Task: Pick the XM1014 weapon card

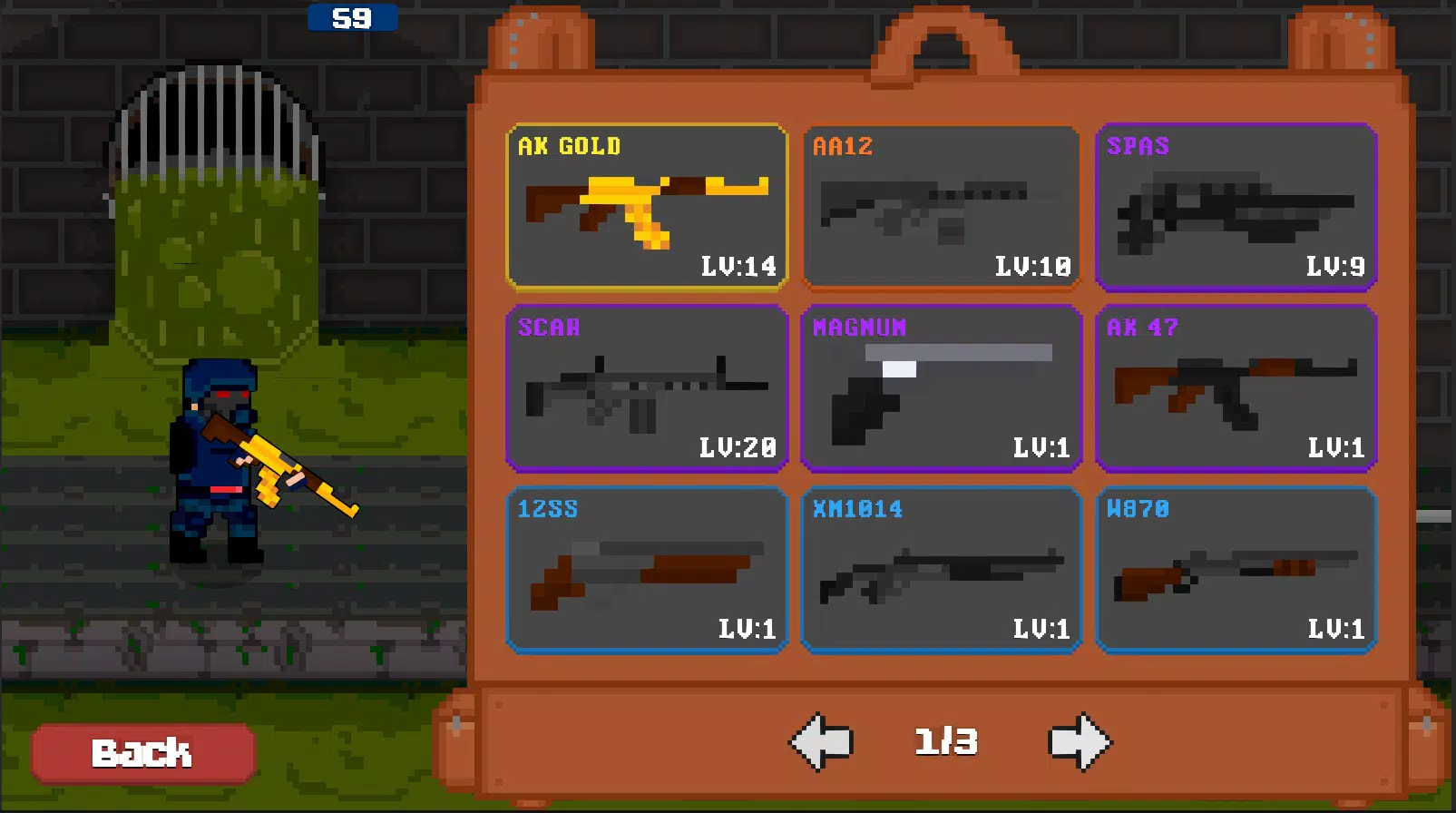Action: coord(941,570)
